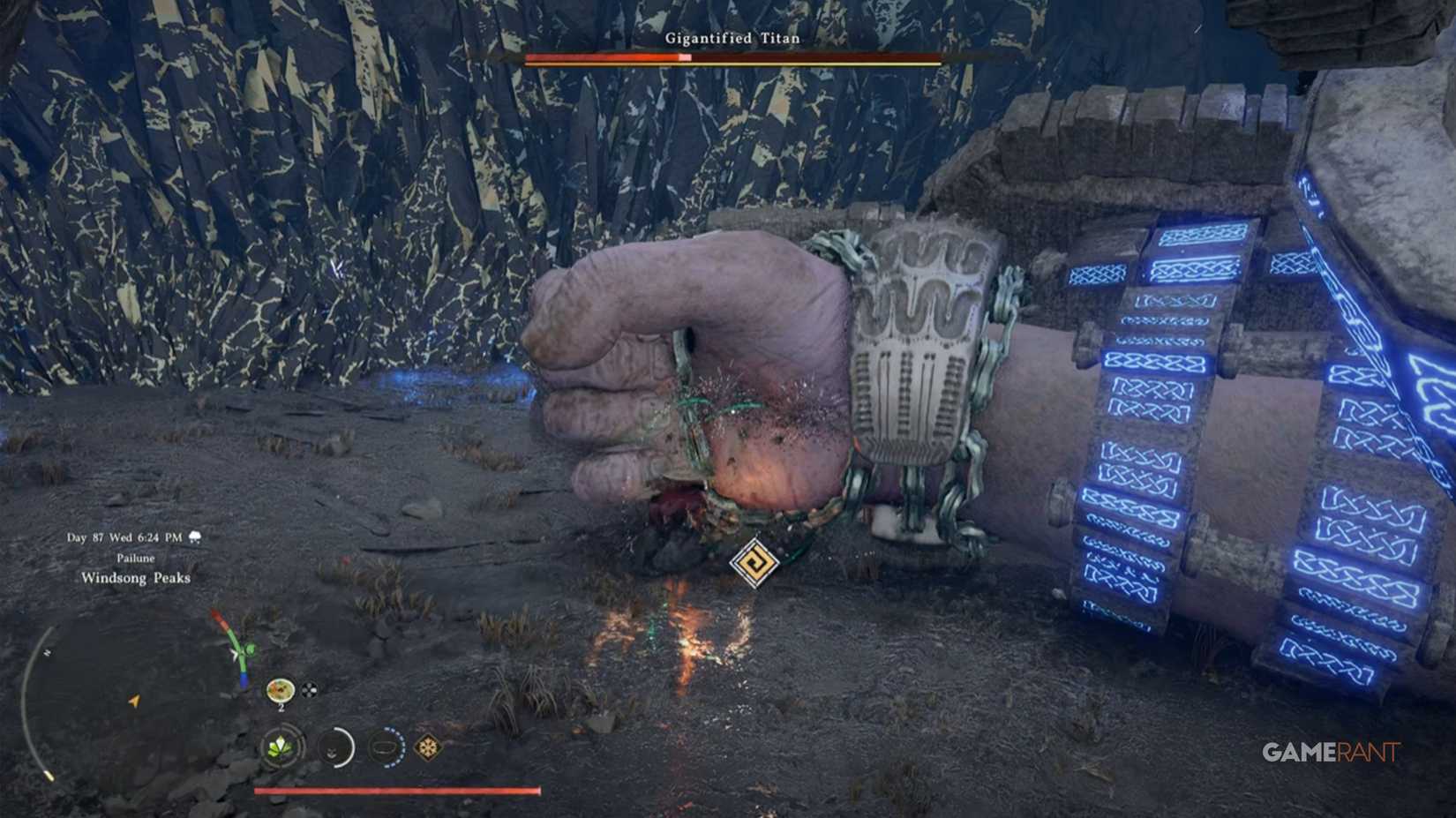Toggle the snowflake resistance indicator
The image size is (1456, 818).
427,747
